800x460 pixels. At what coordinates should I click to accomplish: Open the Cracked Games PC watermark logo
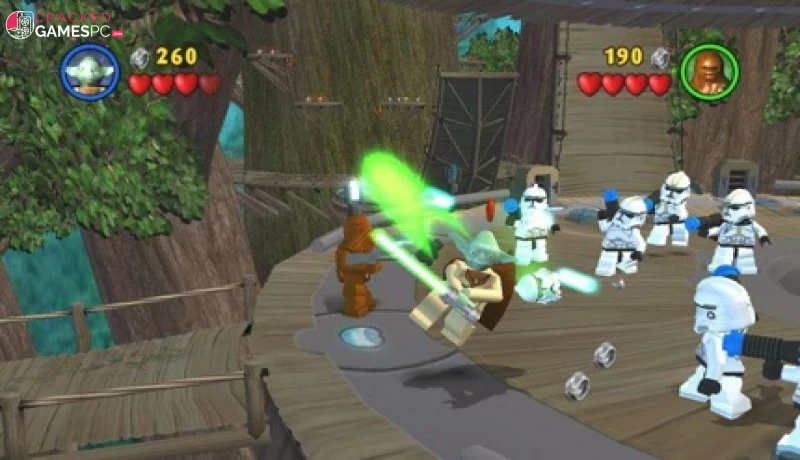point(62,25)
